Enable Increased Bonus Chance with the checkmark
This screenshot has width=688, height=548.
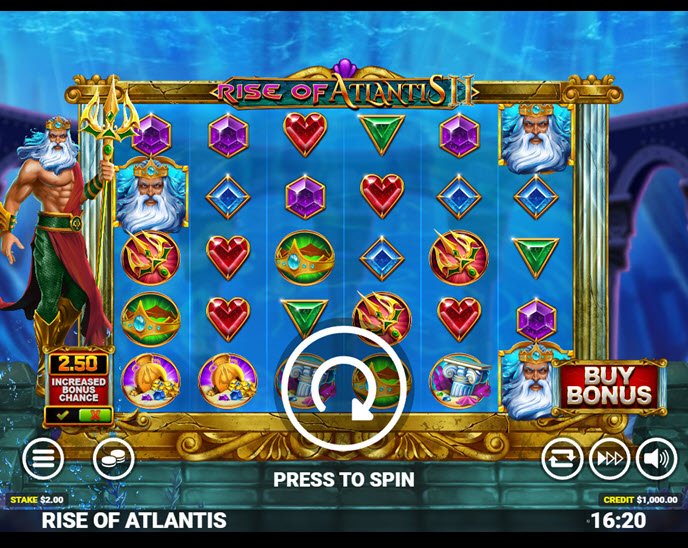[62, 414]
